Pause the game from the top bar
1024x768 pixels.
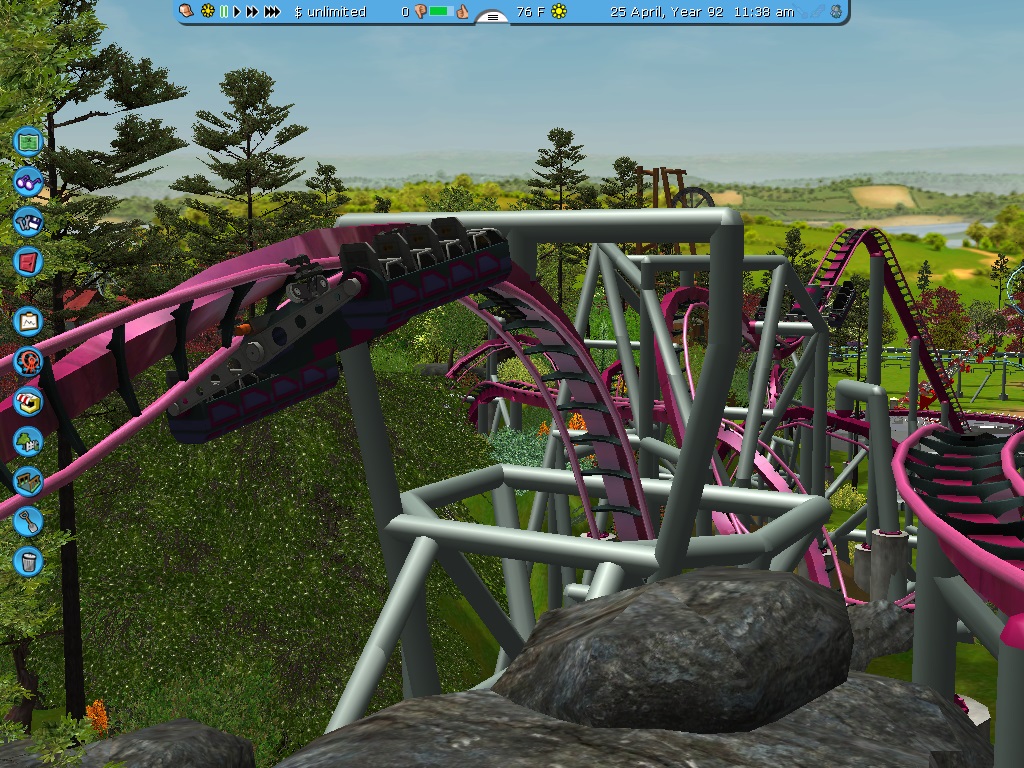pyautogui.click(x=224, y=12)
